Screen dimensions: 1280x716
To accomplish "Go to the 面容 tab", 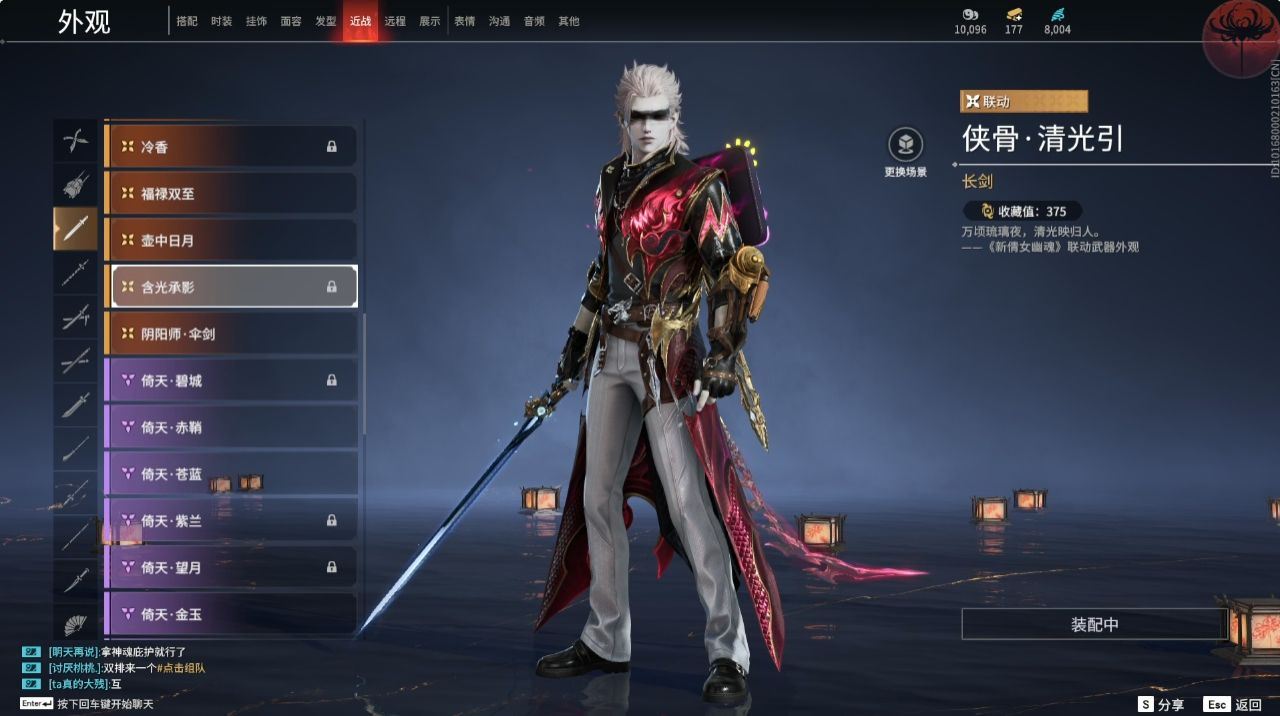I will tap(291, 21).
